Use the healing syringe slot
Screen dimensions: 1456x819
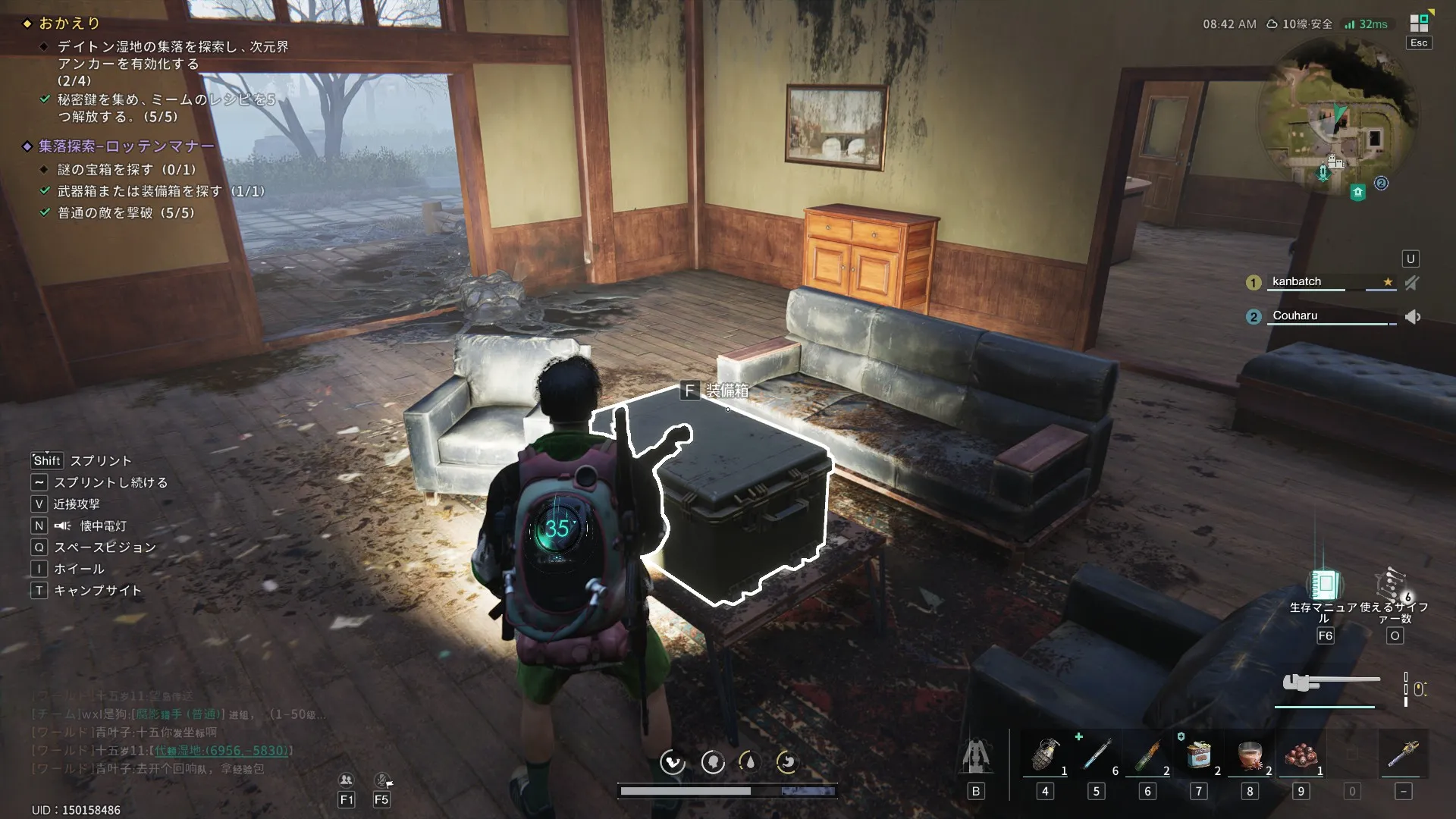point(1096,756)
